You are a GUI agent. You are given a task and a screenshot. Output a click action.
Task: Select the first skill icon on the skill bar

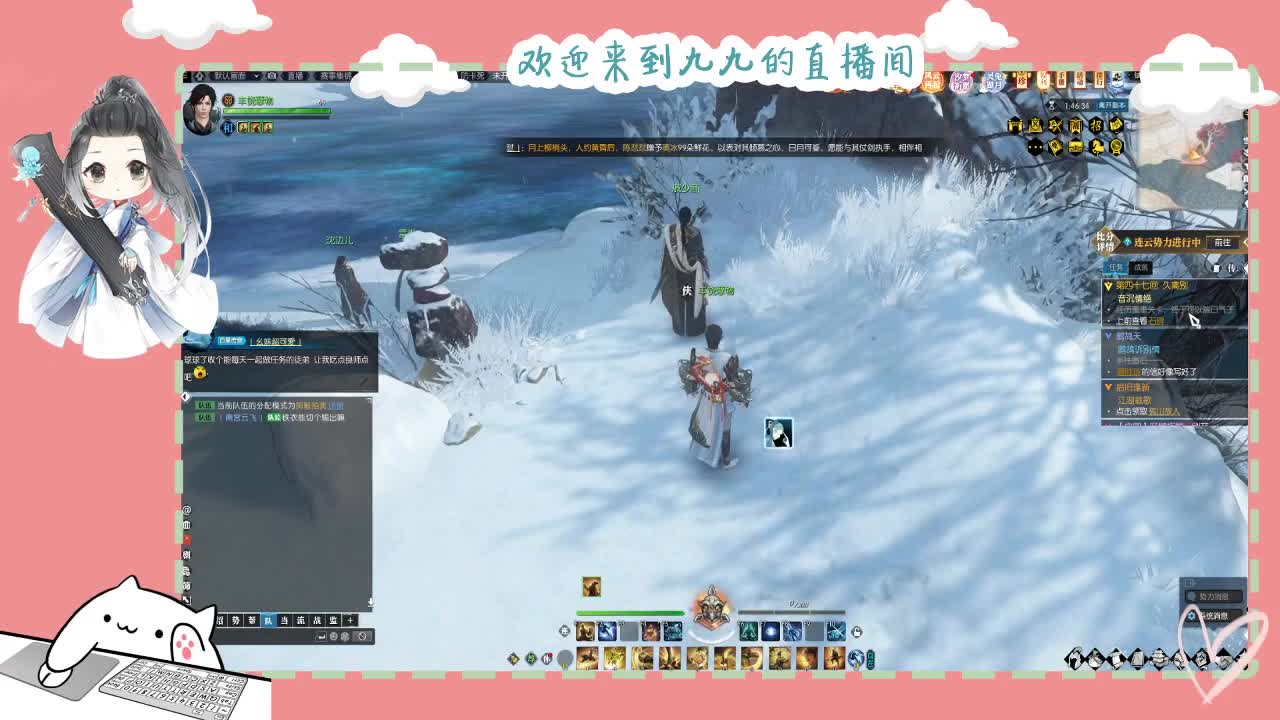coord(586,630)
